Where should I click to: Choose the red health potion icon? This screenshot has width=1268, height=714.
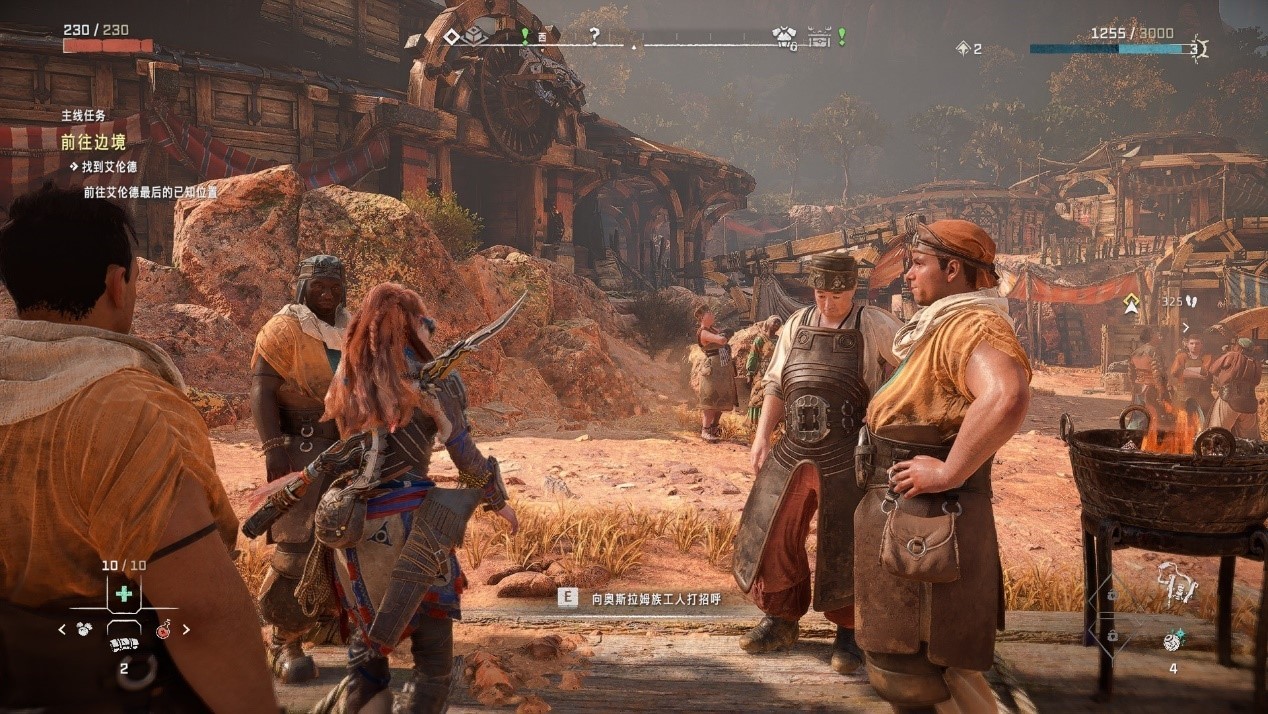163,630
